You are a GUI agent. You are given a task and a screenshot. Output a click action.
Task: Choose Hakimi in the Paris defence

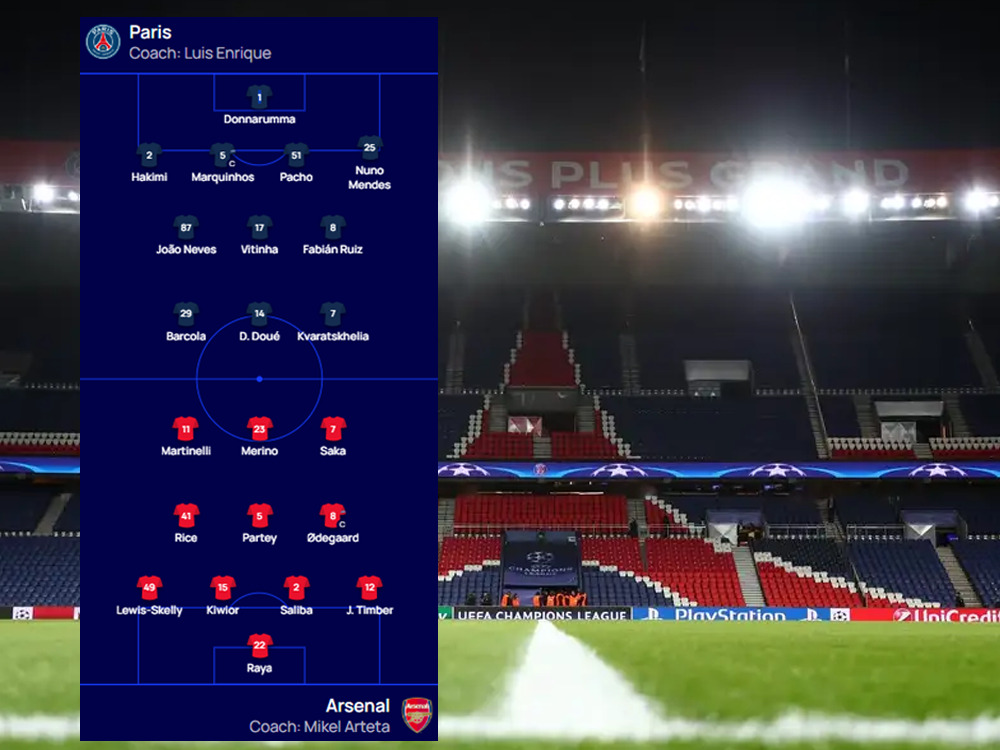(149, 155)
